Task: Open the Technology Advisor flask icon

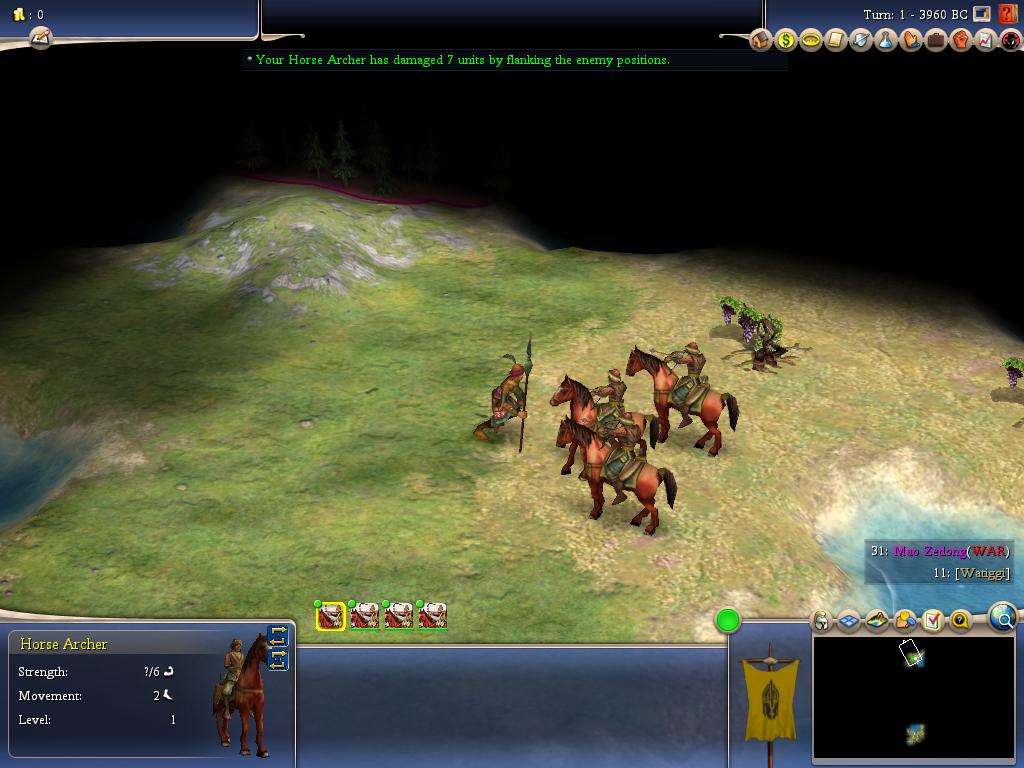Action: pos(886,40)
